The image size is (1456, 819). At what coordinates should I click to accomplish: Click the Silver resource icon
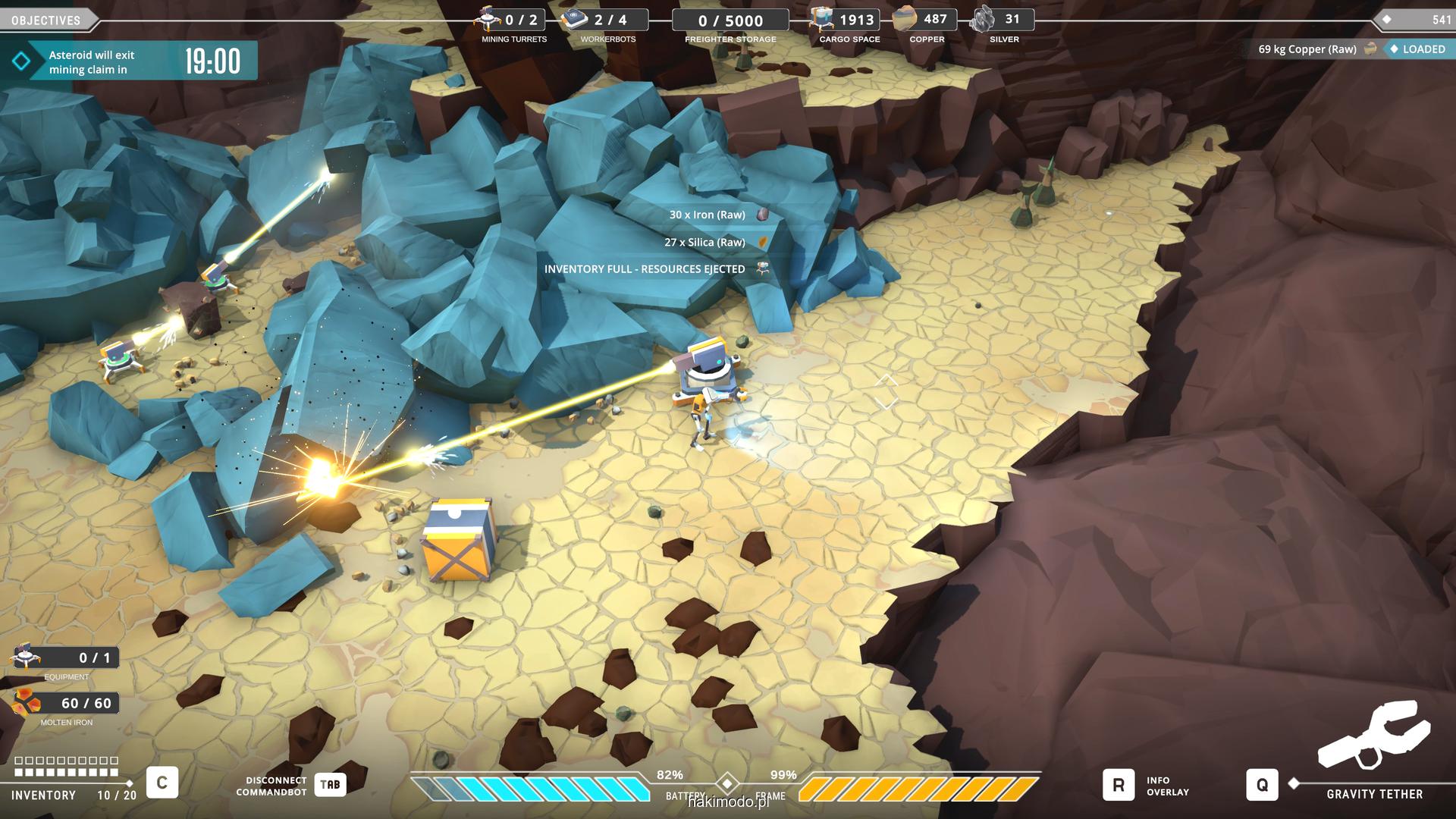[984, 19]
